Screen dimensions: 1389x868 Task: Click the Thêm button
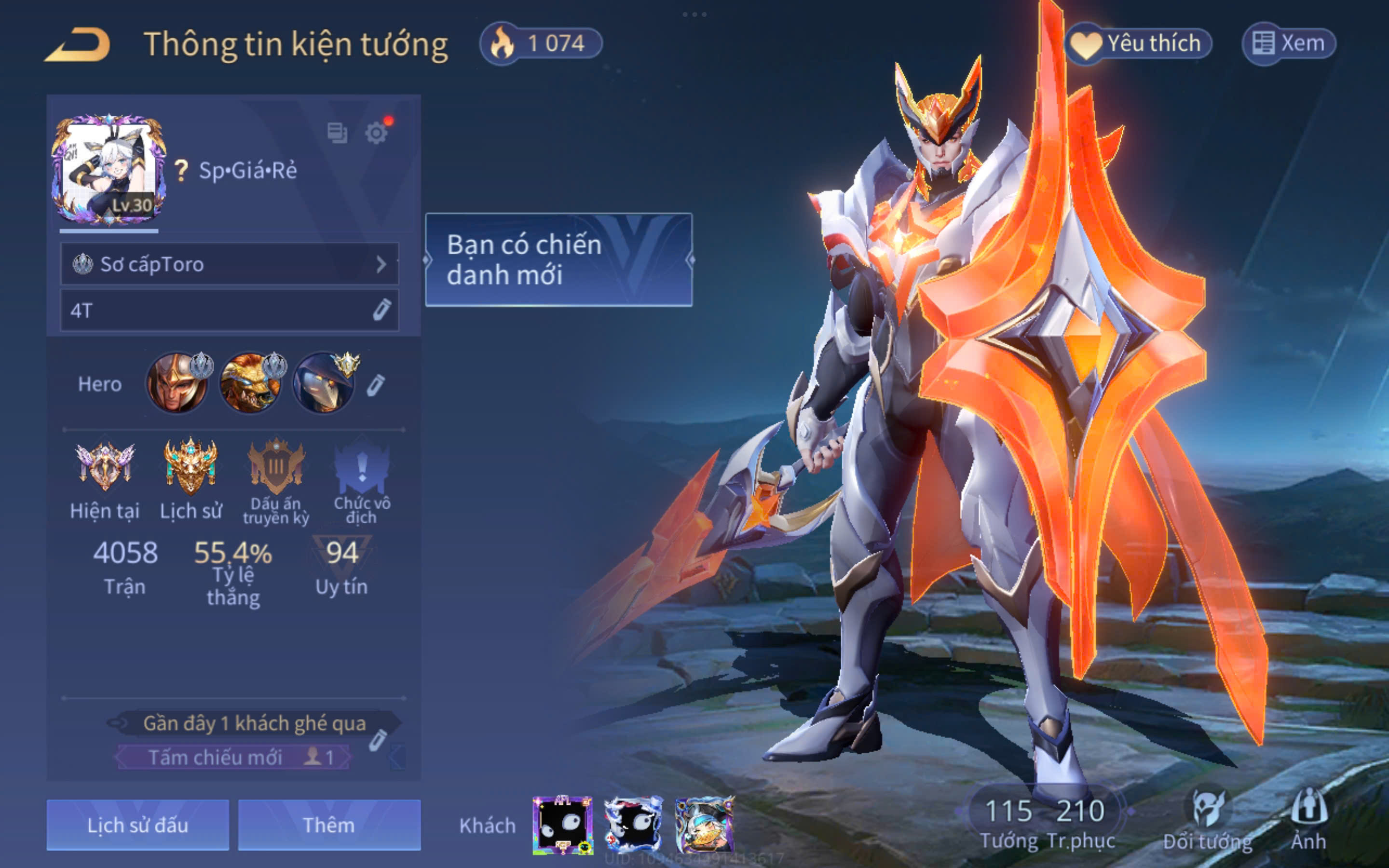click(x=329, y=825)
